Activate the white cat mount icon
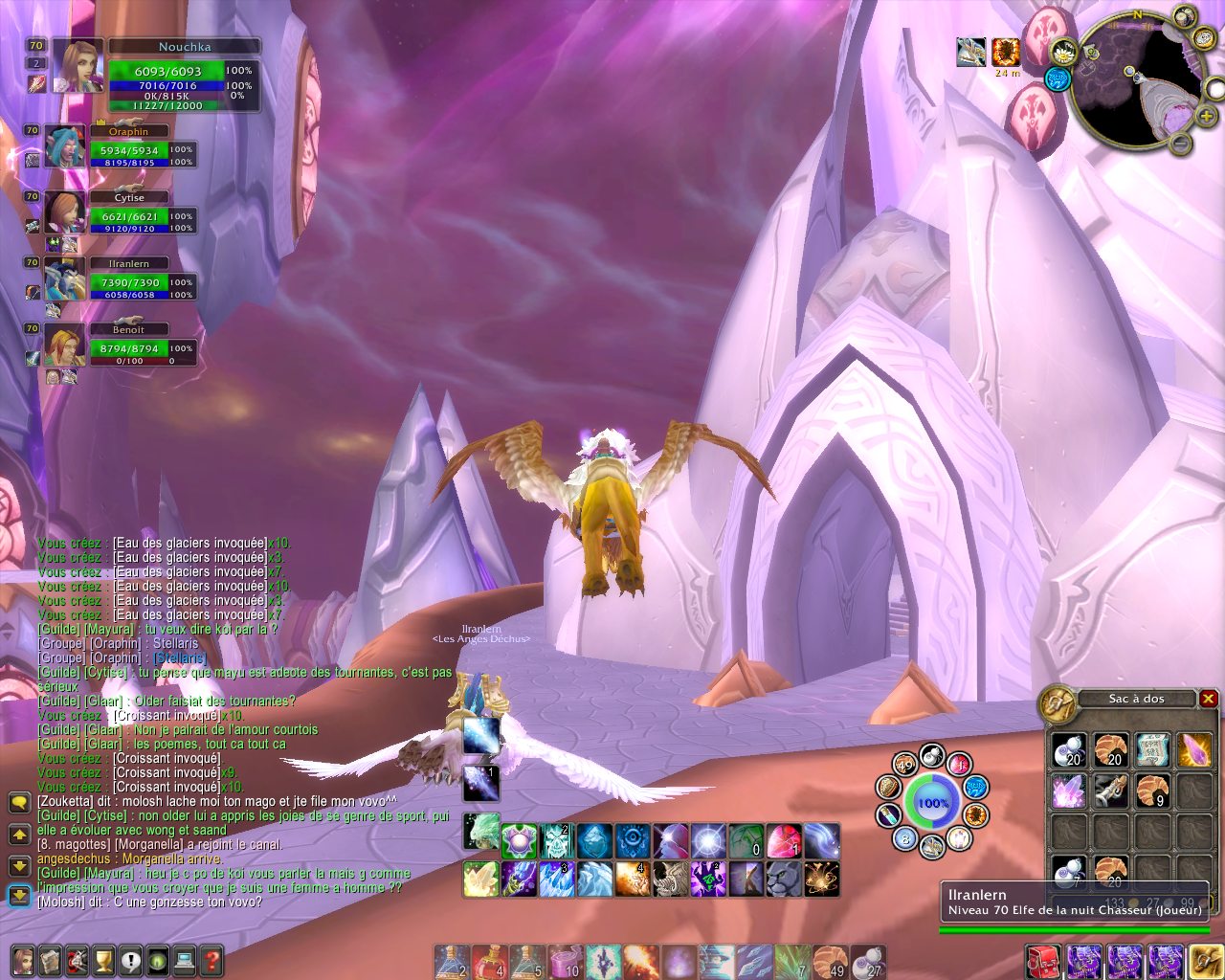Screen dimensions: 1225x980 point(784,879)
